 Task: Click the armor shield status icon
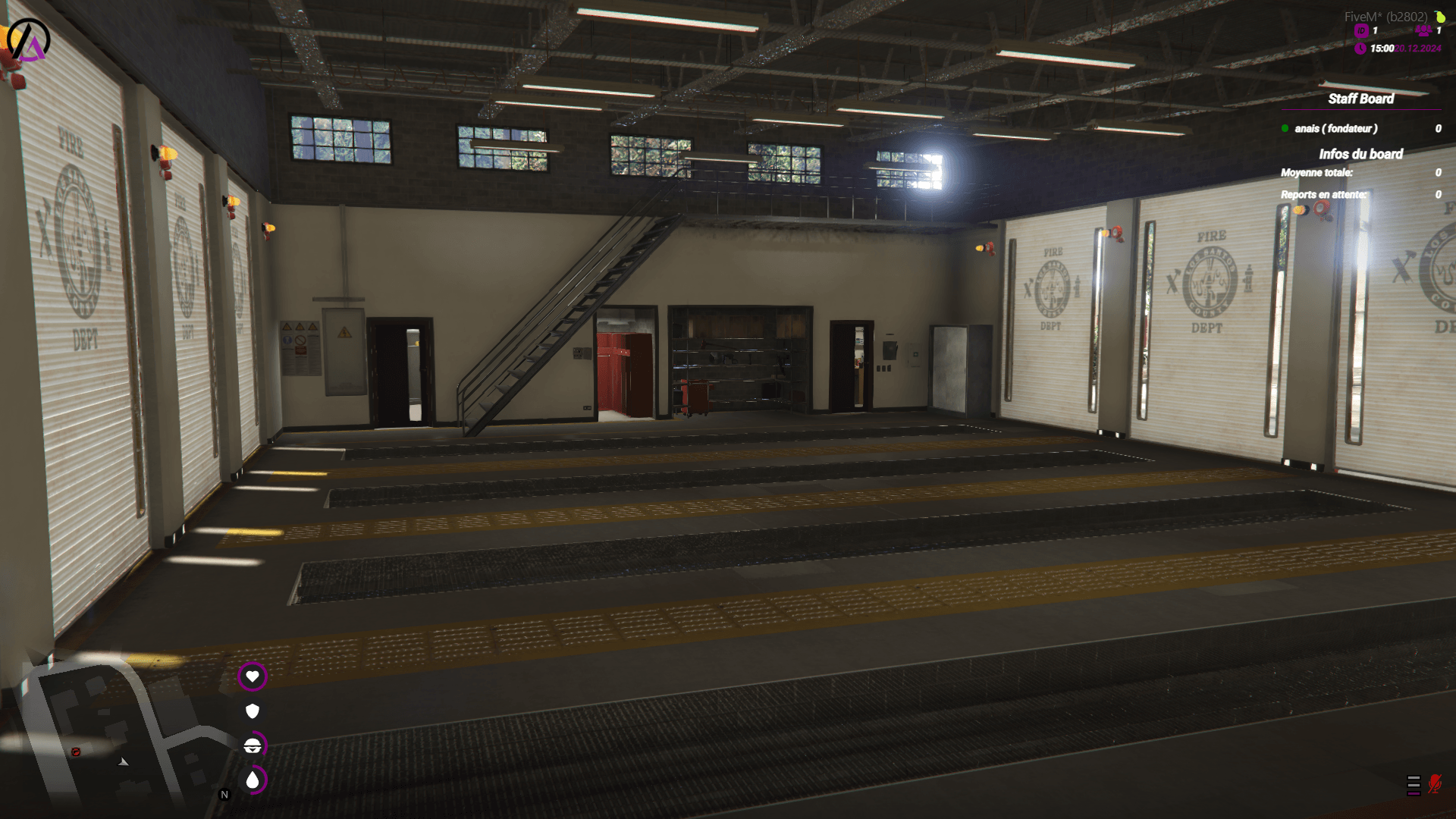(x=253, y=711)
